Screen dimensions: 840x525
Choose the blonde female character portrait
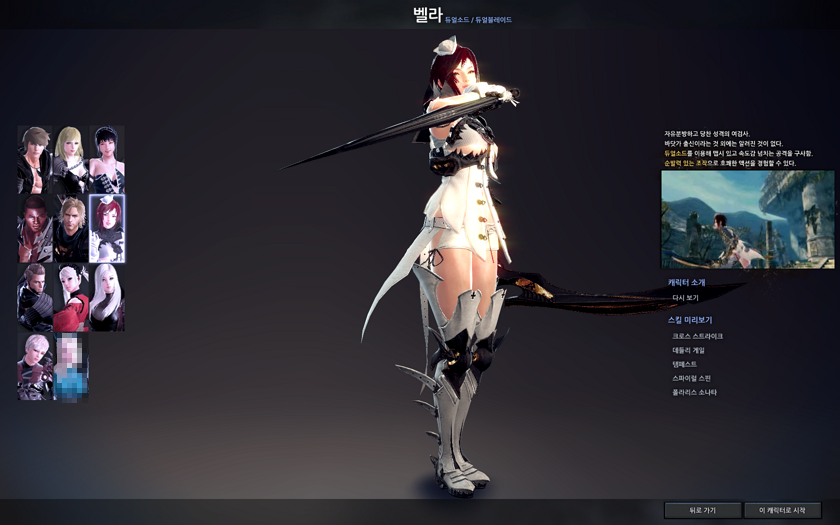tap(71, 159)
